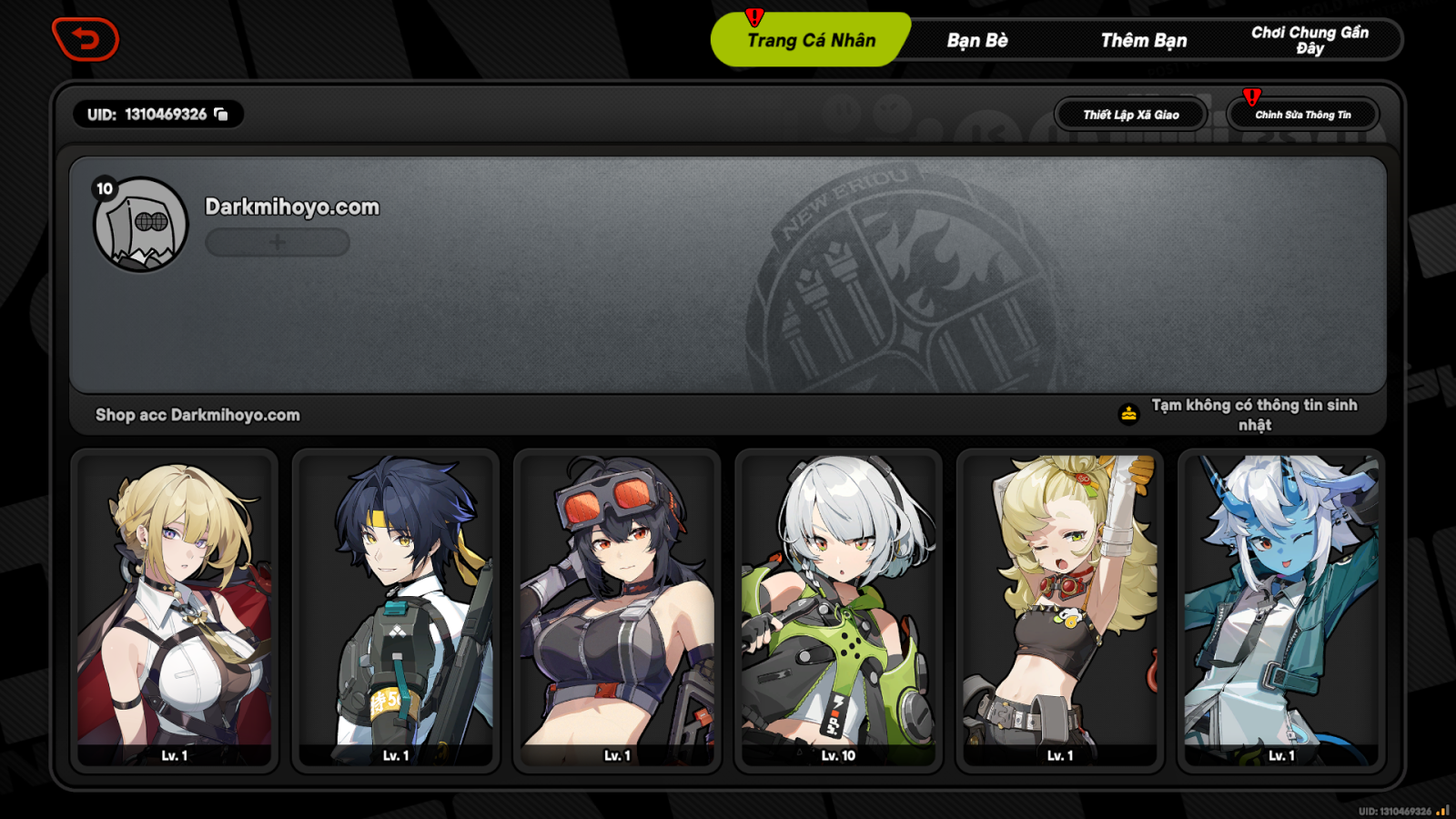
Task: Click the profile avatar of Darkmihoyo.com
Action: pyautogui.click(x=141, y=223)
